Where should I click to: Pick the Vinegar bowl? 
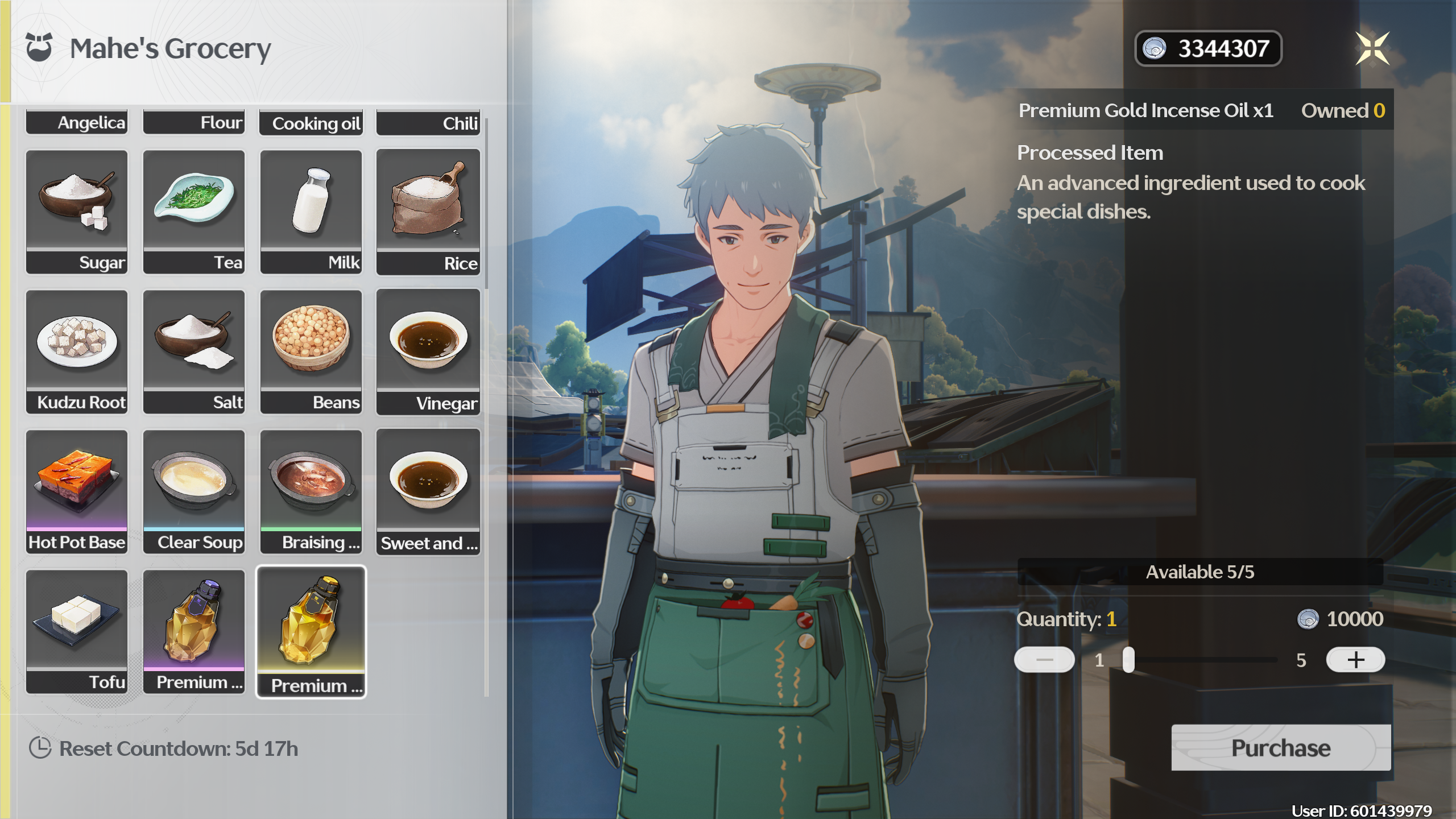(428, 351)
